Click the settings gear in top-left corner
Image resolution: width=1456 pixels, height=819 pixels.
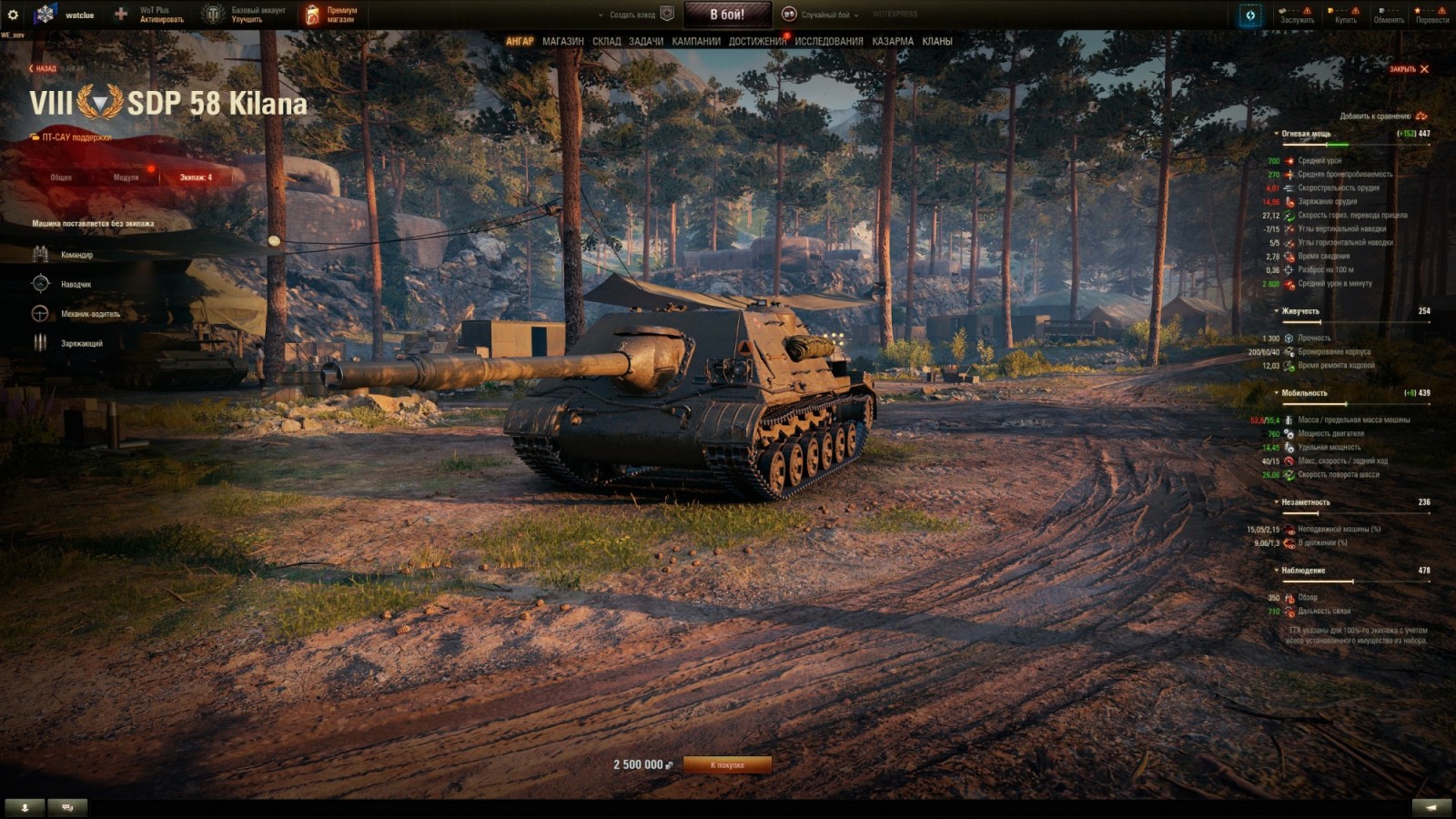tap(13, 13)
